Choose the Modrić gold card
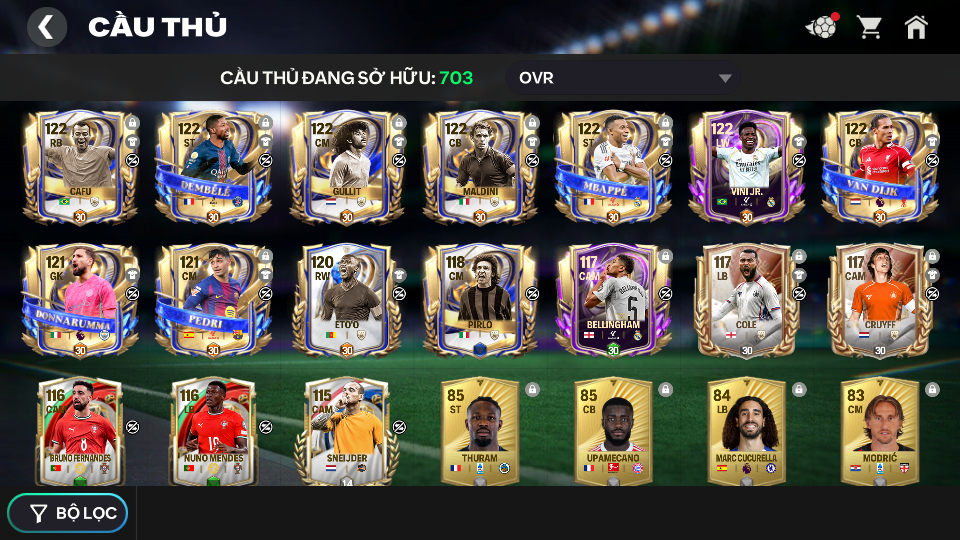960x540 pixels. click(x=880, y=432)
